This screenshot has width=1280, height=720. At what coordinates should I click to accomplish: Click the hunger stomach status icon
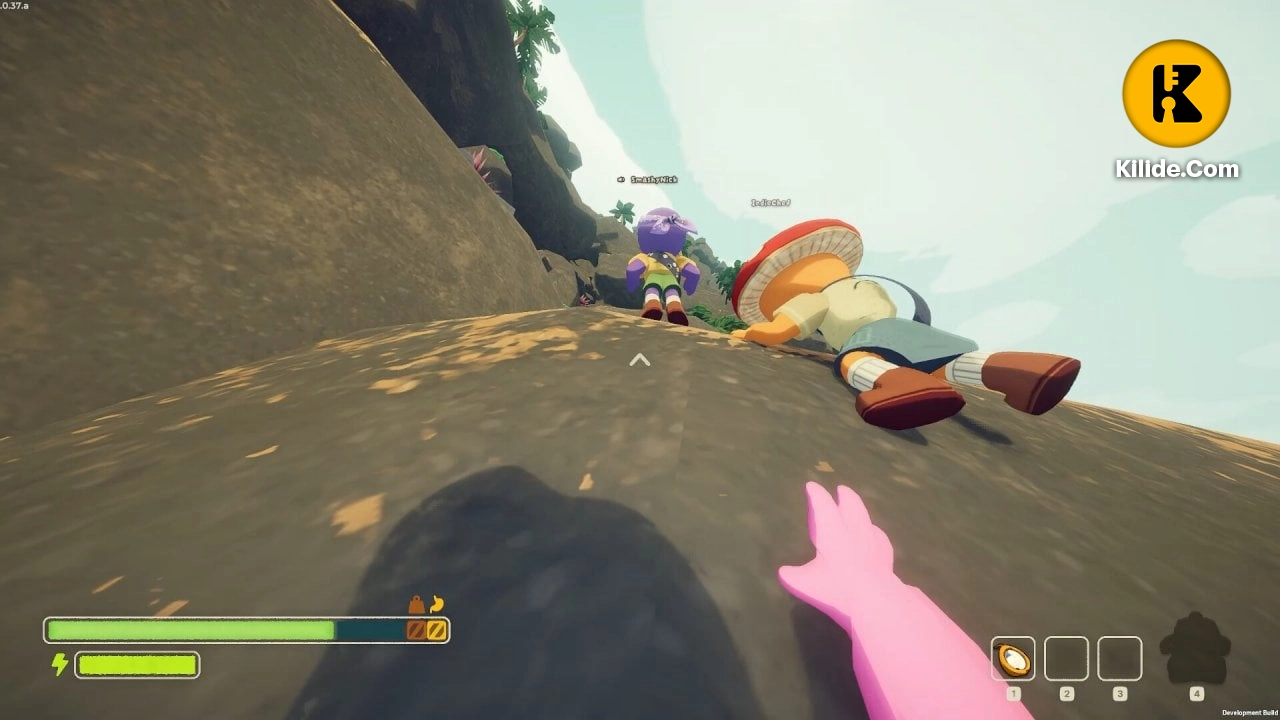pos(436,604)
